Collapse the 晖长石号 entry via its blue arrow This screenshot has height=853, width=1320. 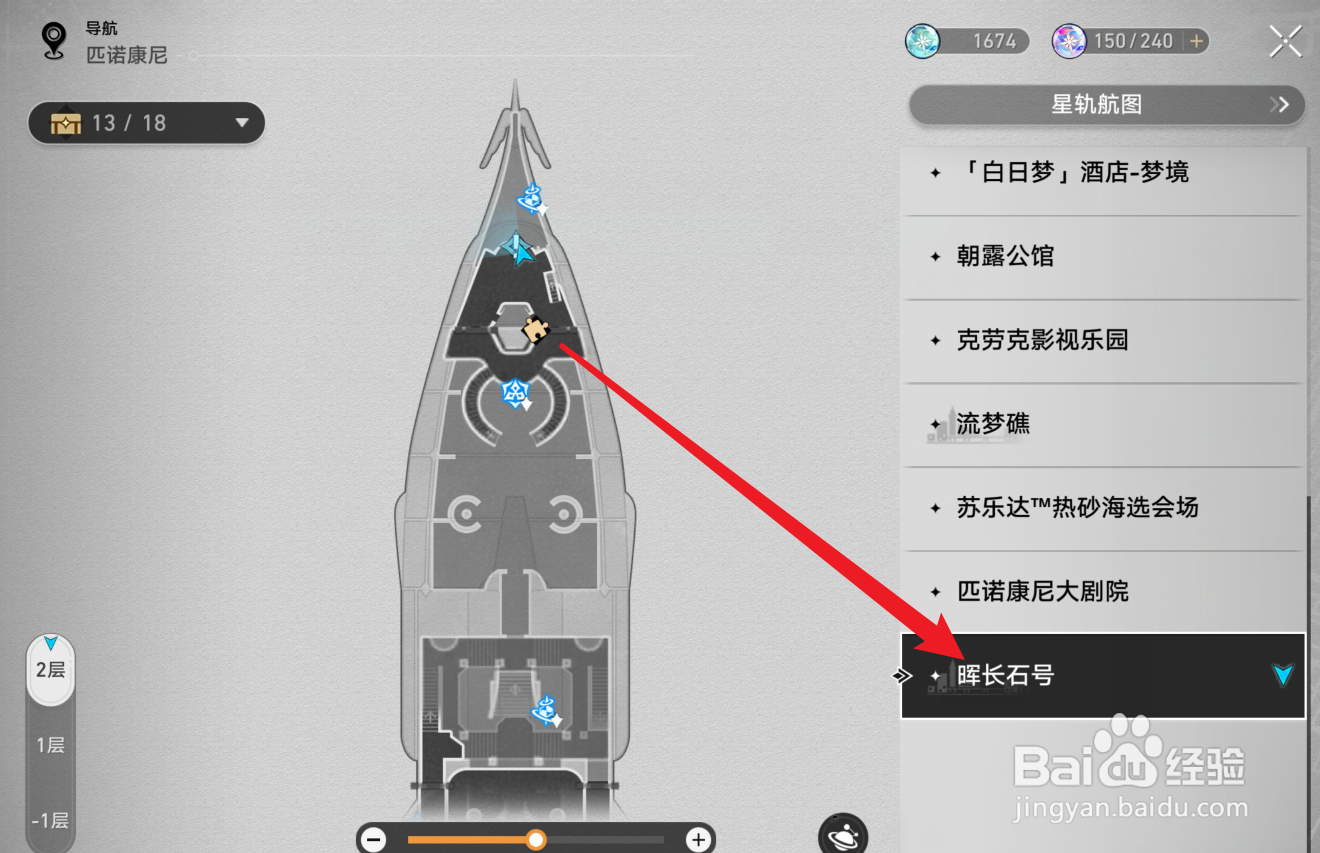point(1281,674)
